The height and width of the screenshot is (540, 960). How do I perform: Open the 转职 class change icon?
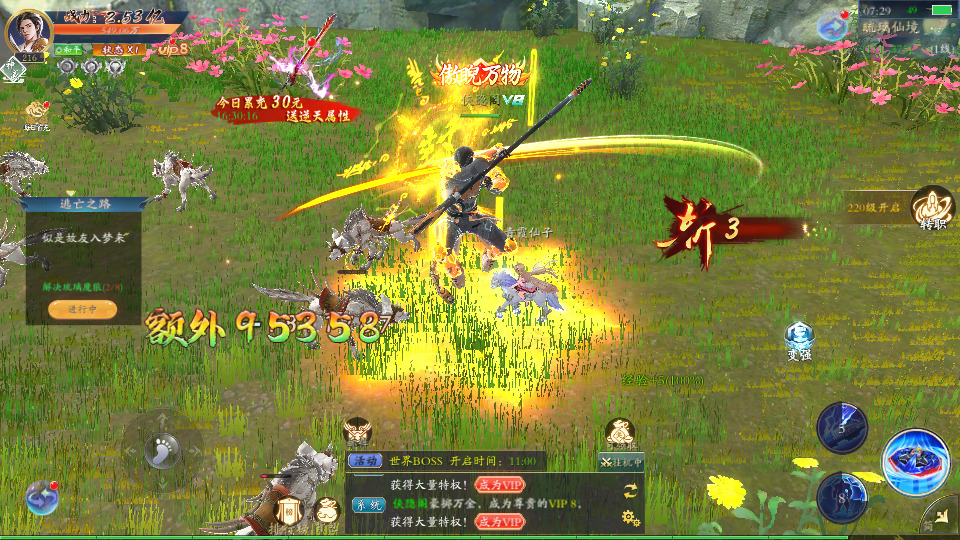(932, 208)
